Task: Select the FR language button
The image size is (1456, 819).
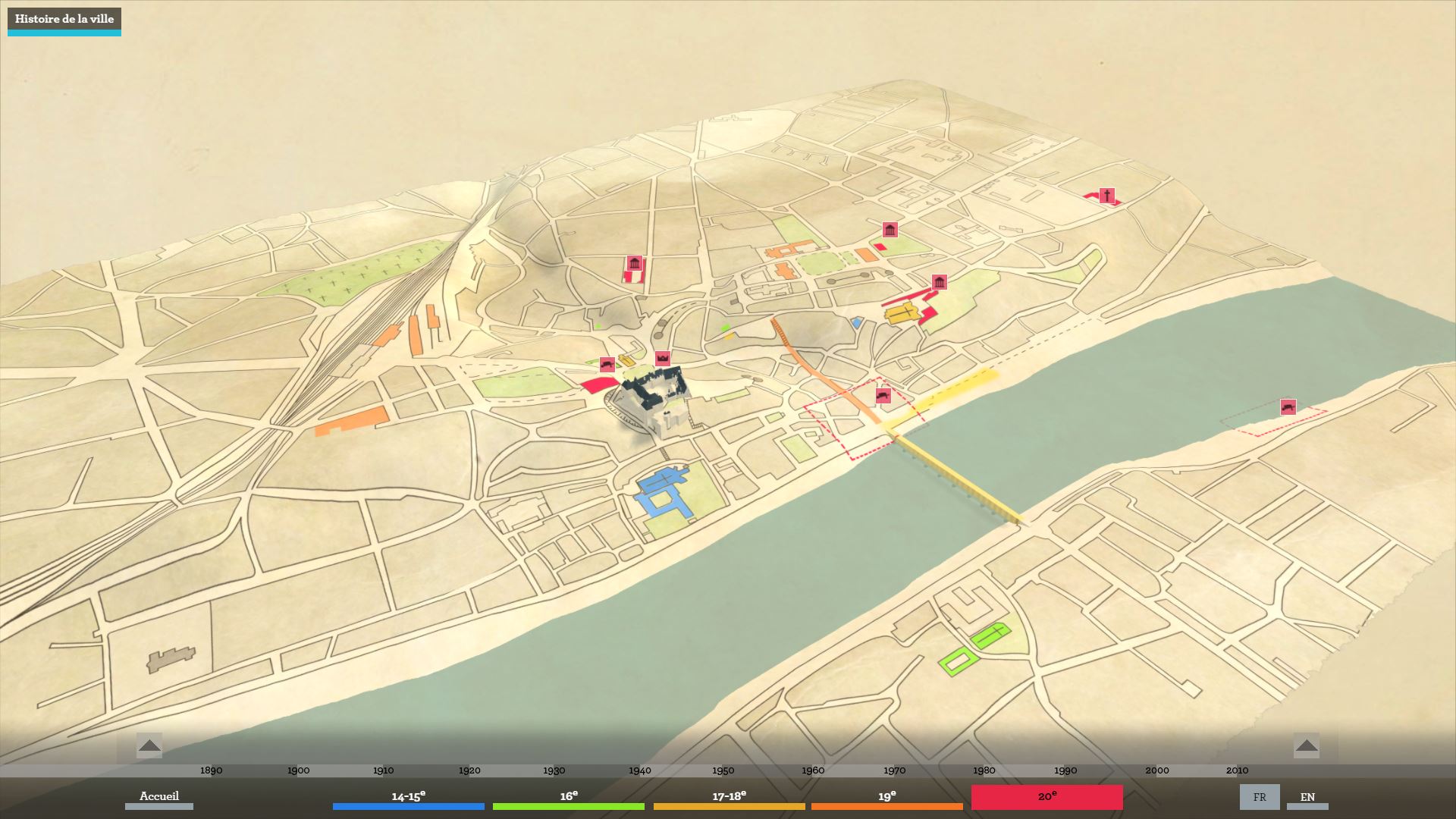Action: click(1260, 797)
